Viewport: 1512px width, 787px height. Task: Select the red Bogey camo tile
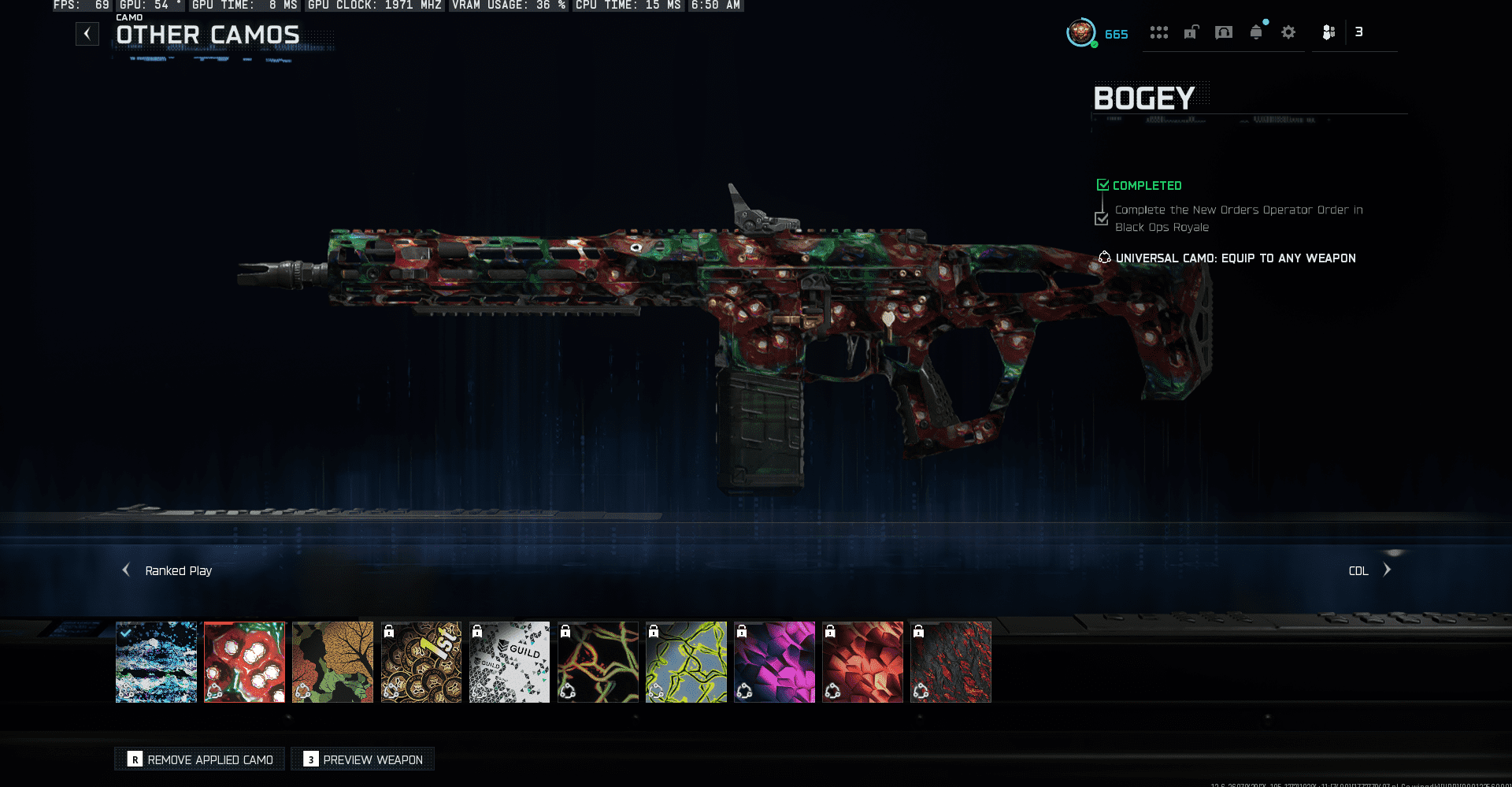click(x=245, y=662)
